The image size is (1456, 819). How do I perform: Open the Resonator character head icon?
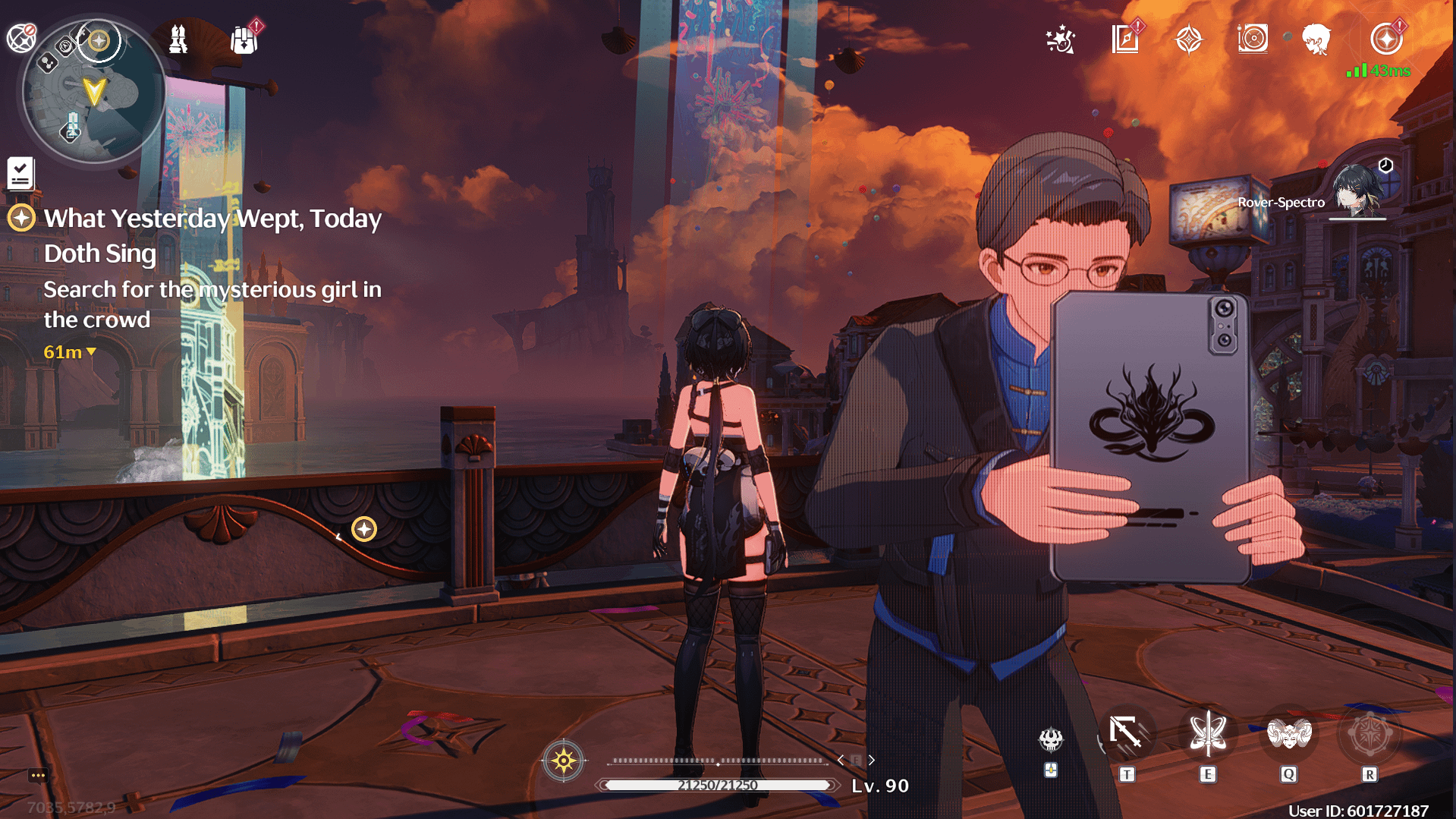tap(1316, 39)
